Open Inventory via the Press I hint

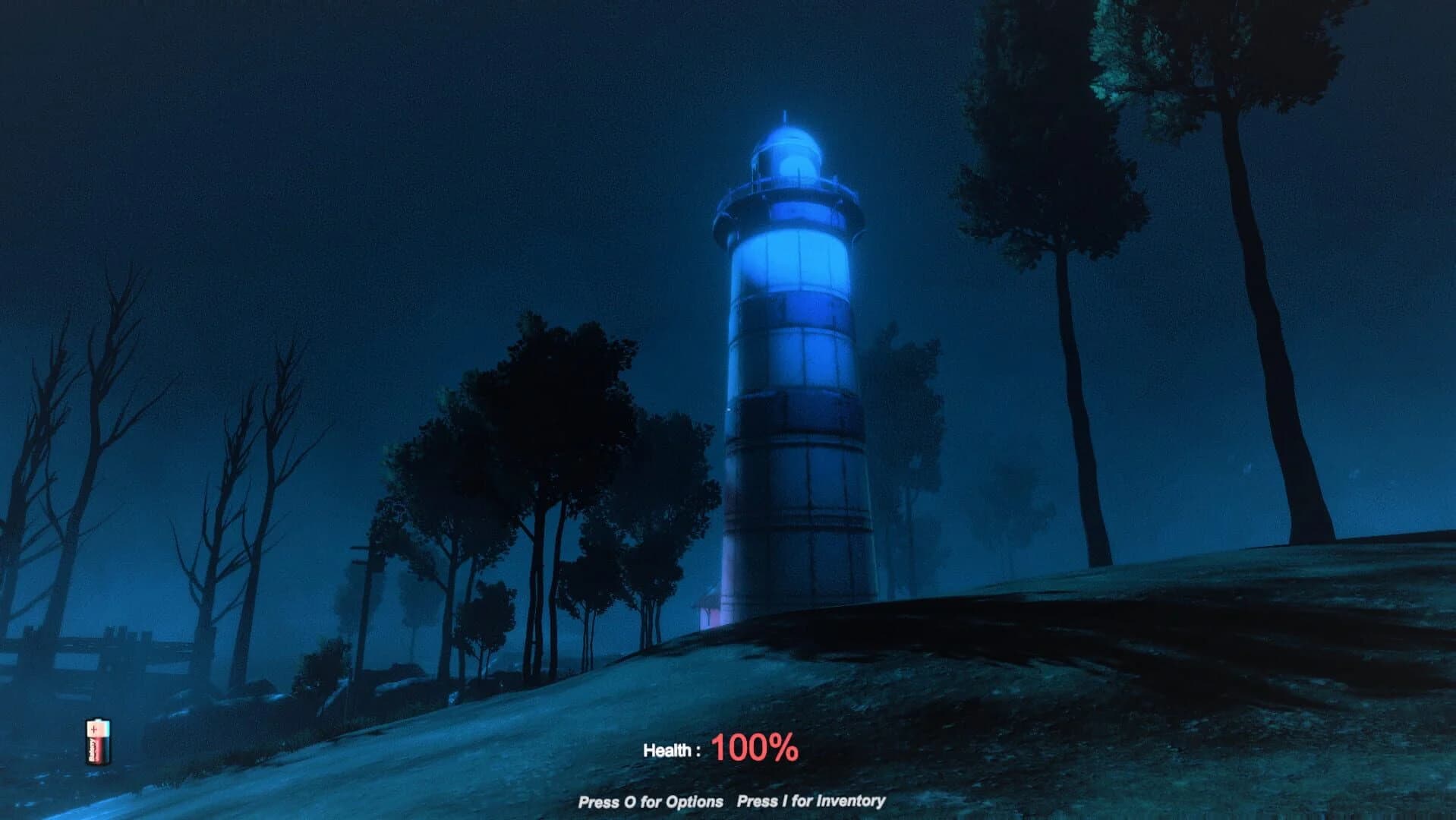point(810,799)
